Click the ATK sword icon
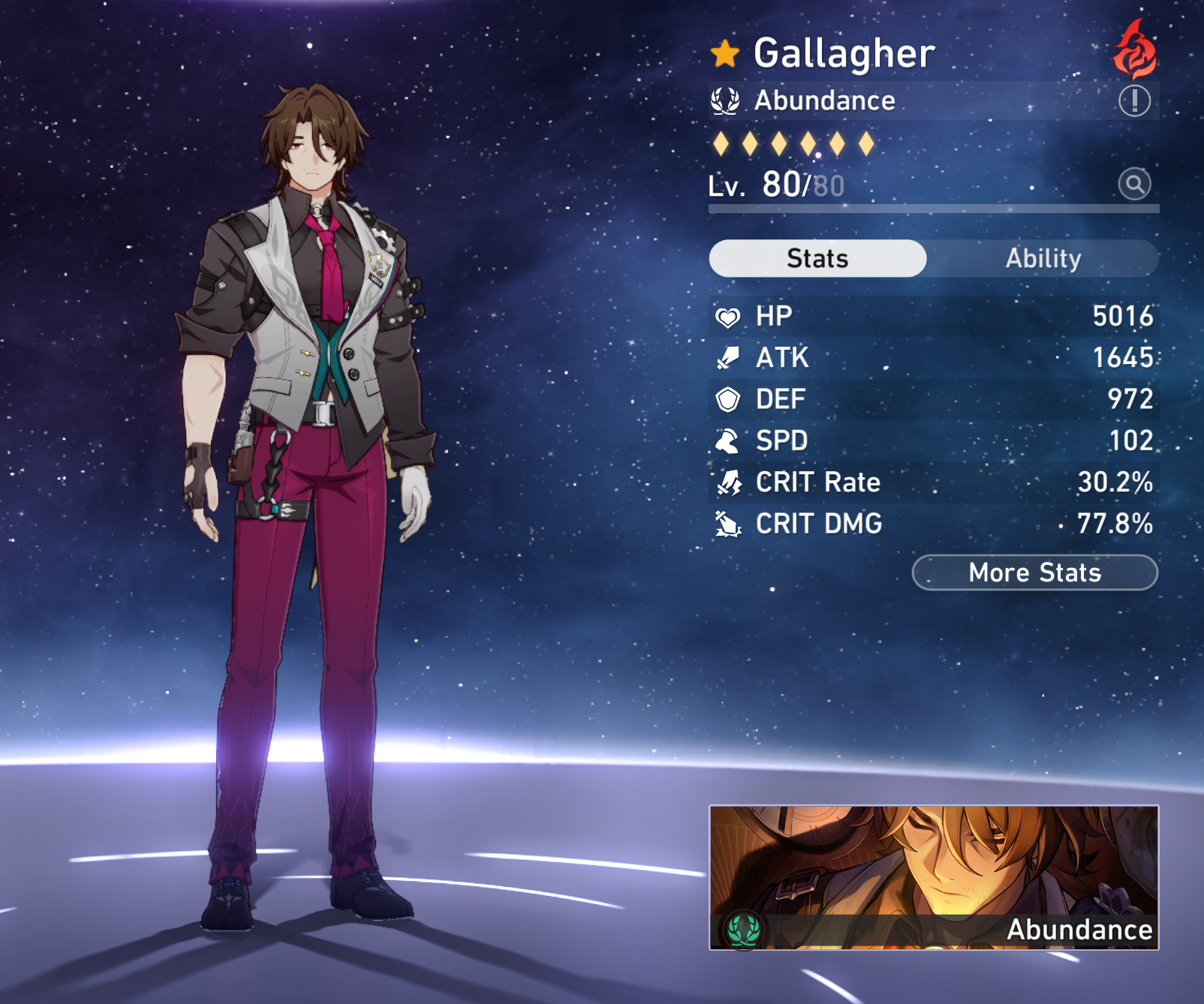 tap(727, 358)
